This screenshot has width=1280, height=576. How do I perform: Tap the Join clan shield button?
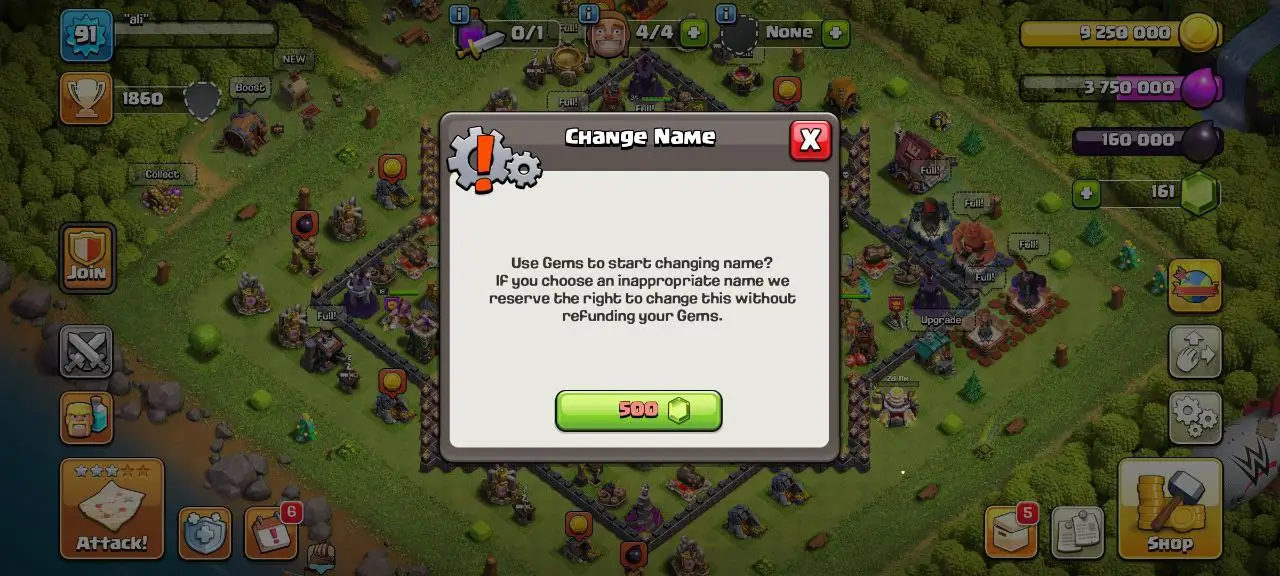pos(87,258)
